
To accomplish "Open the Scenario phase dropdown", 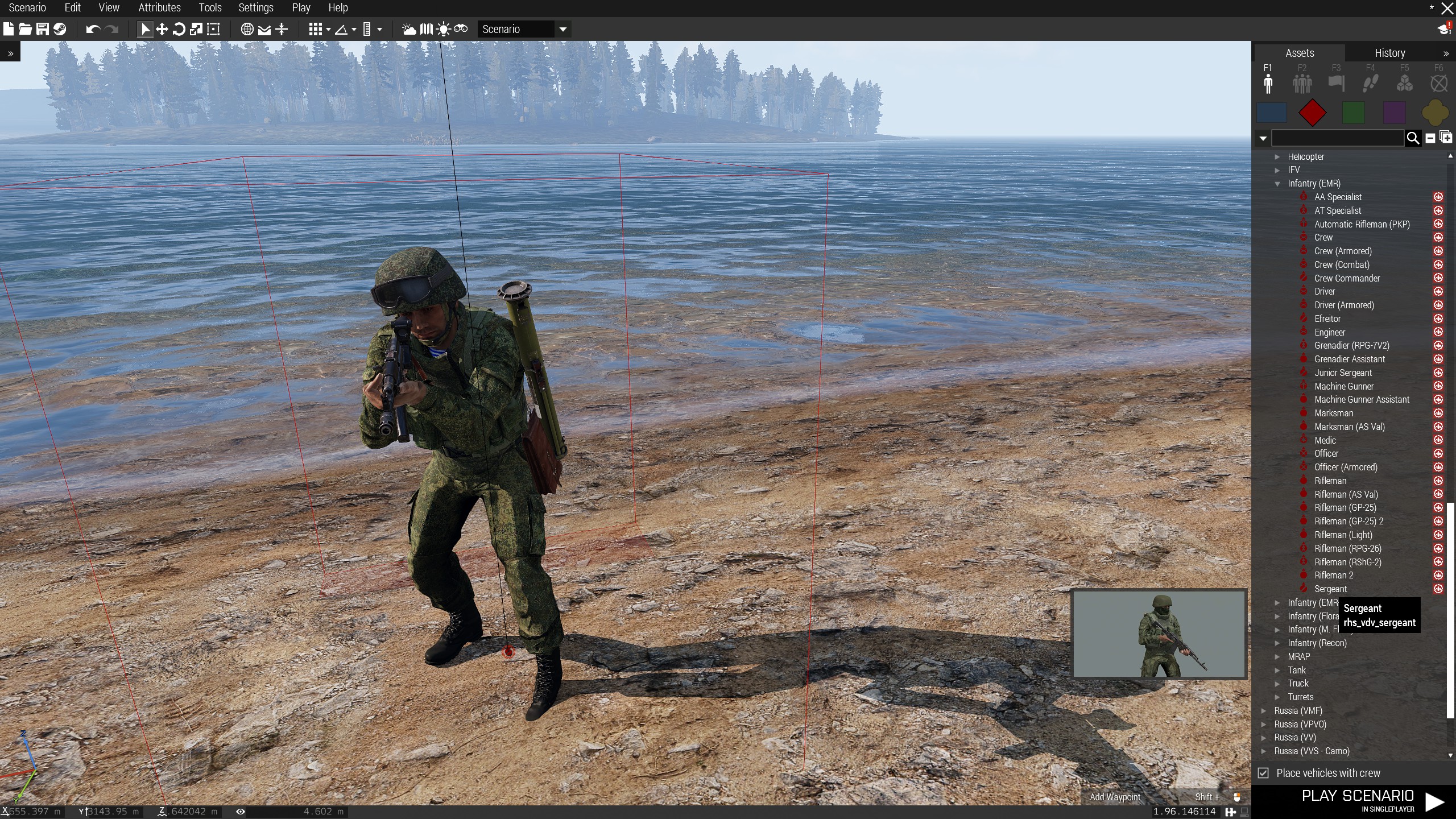I will pos(562,29).
